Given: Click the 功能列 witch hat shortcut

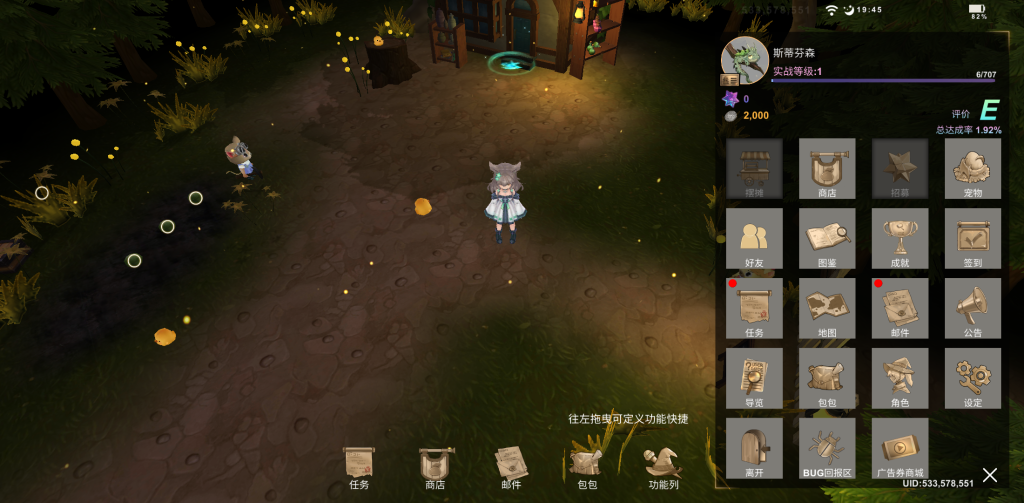Looking at the screenshot, I should click(x=663, y=468).
